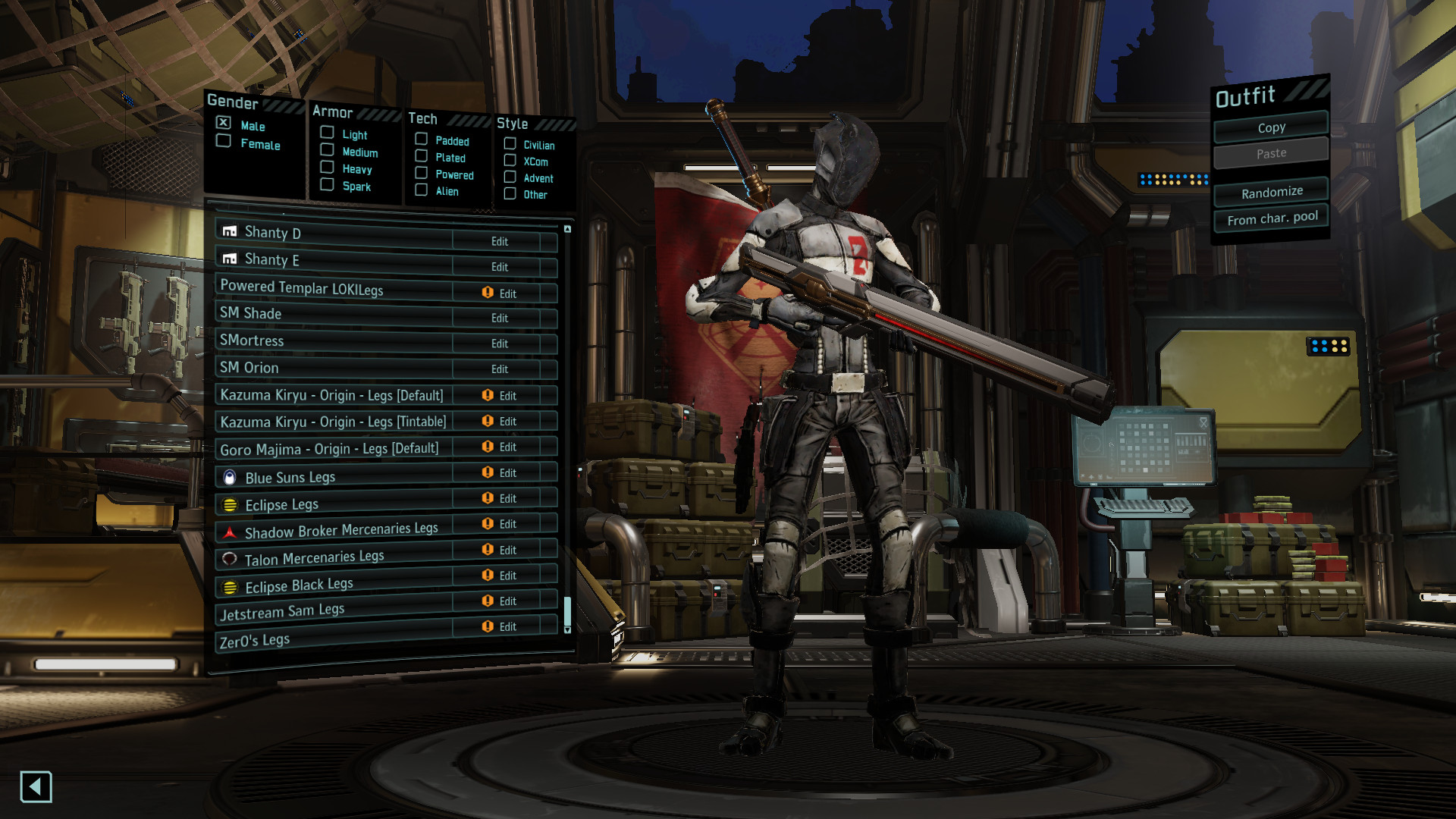Check the Powered tech filter
The width and height of the screenshot is (1456, 819).
tap(422, 174)
